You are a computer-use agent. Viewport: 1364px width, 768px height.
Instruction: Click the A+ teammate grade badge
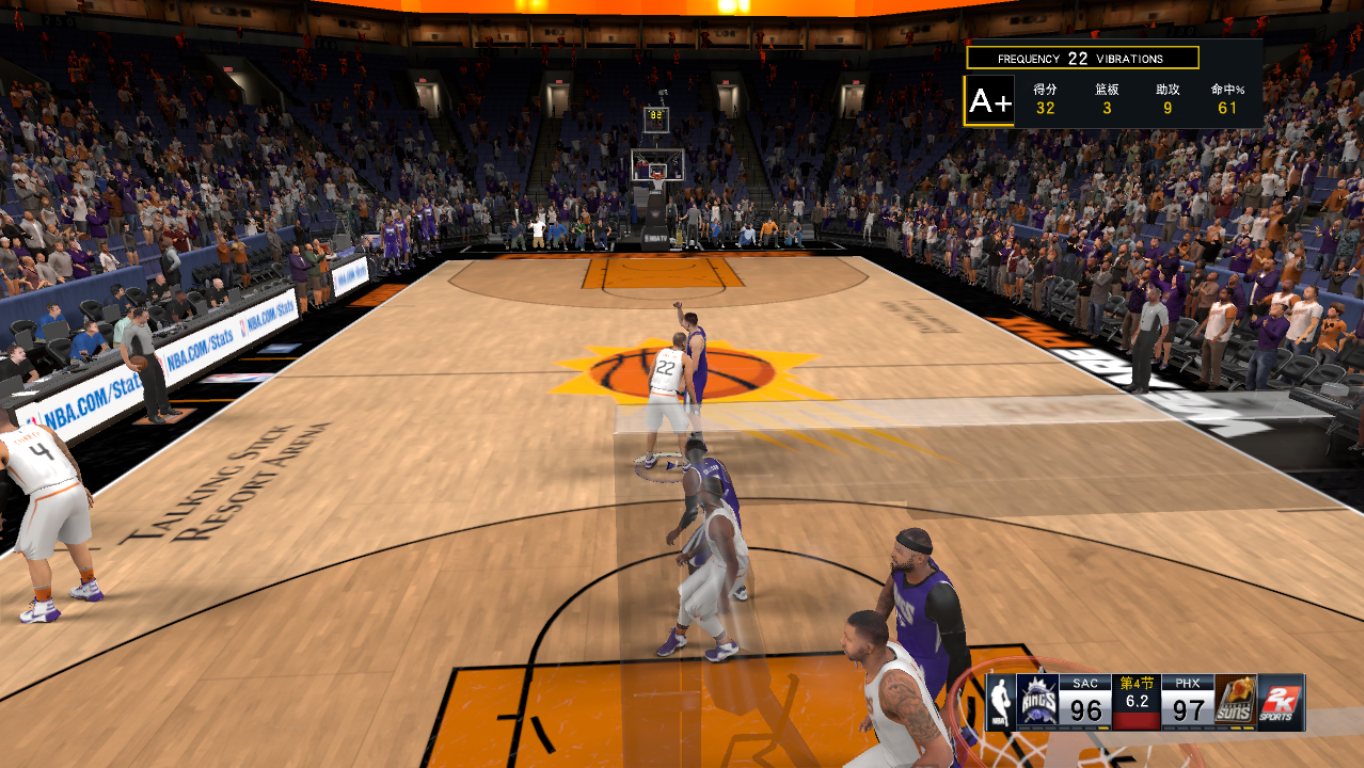coord(992,100)
